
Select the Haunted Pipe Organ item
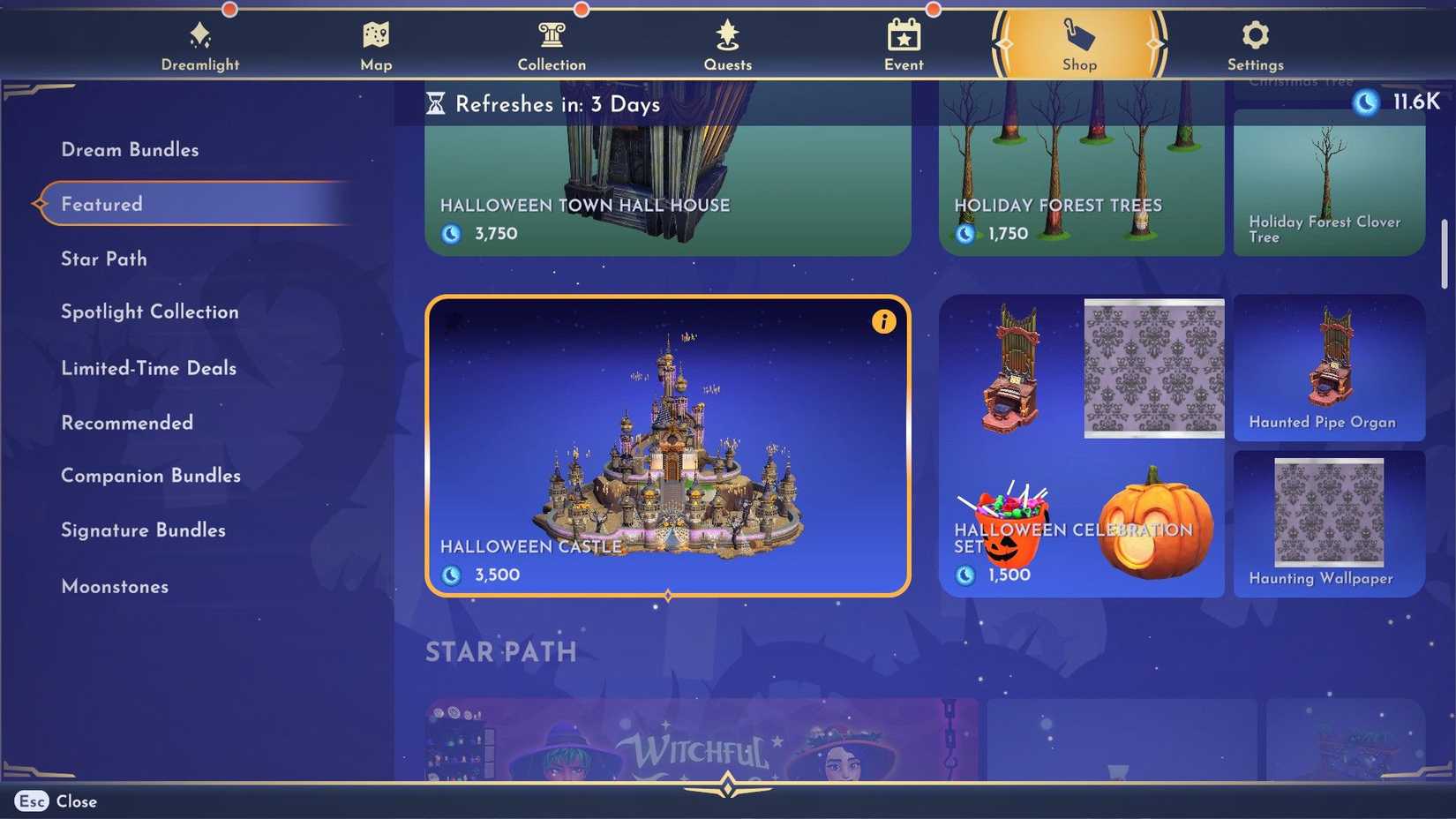coord(1328,368)
